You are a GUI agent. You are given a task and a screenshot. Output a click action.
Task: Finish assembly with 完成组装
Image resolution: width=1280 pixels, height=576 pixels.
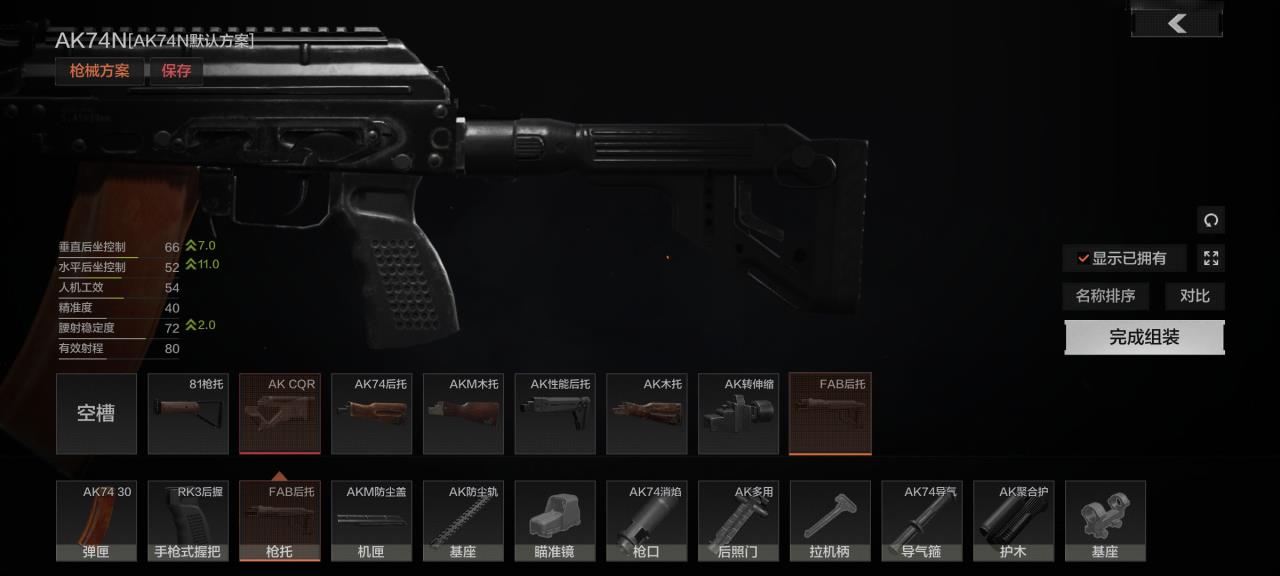coord(1144,338)
